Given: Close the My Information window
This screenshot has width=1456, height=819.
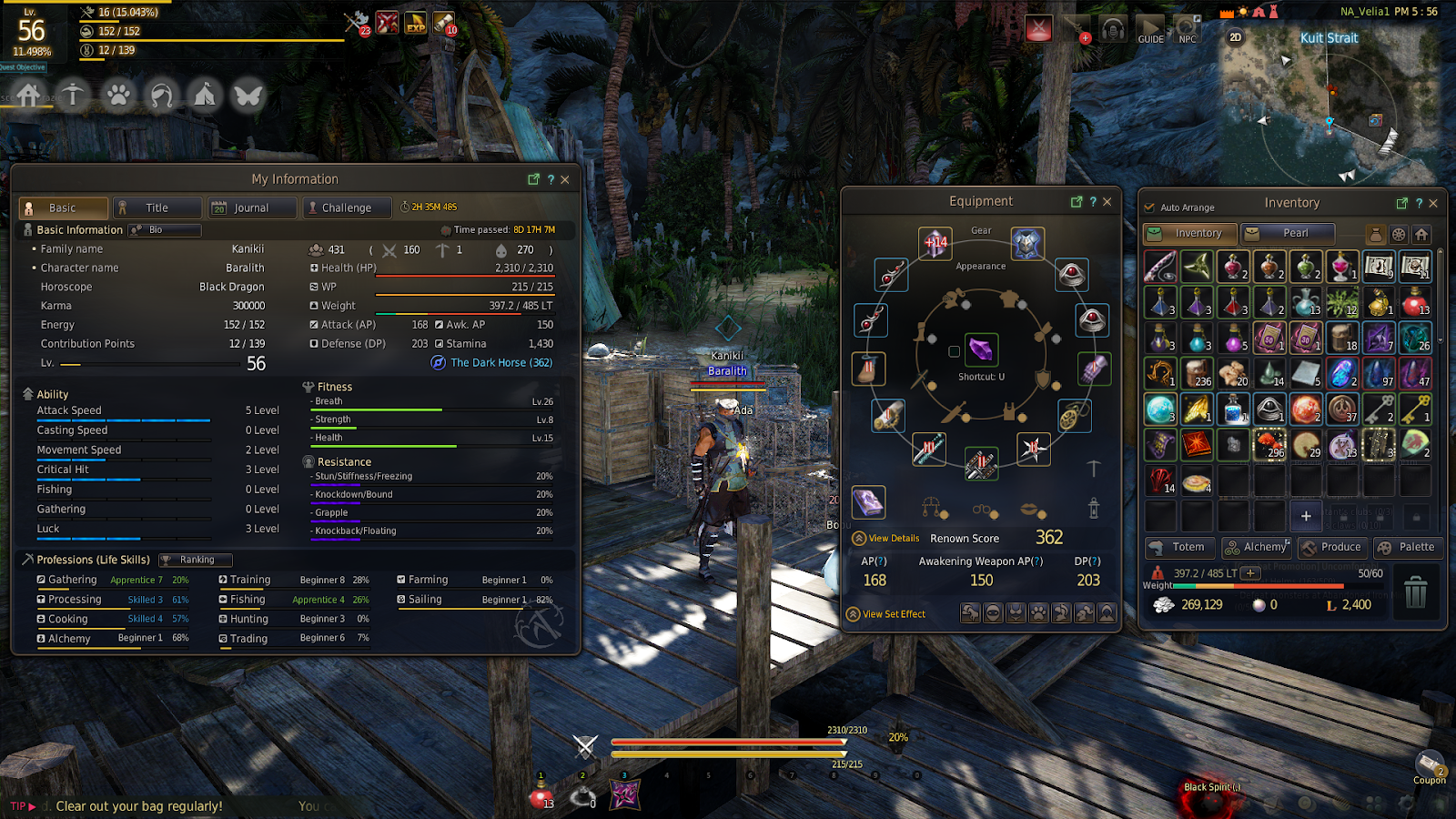Looking at the screenshot, I should [x=565, y=179].
